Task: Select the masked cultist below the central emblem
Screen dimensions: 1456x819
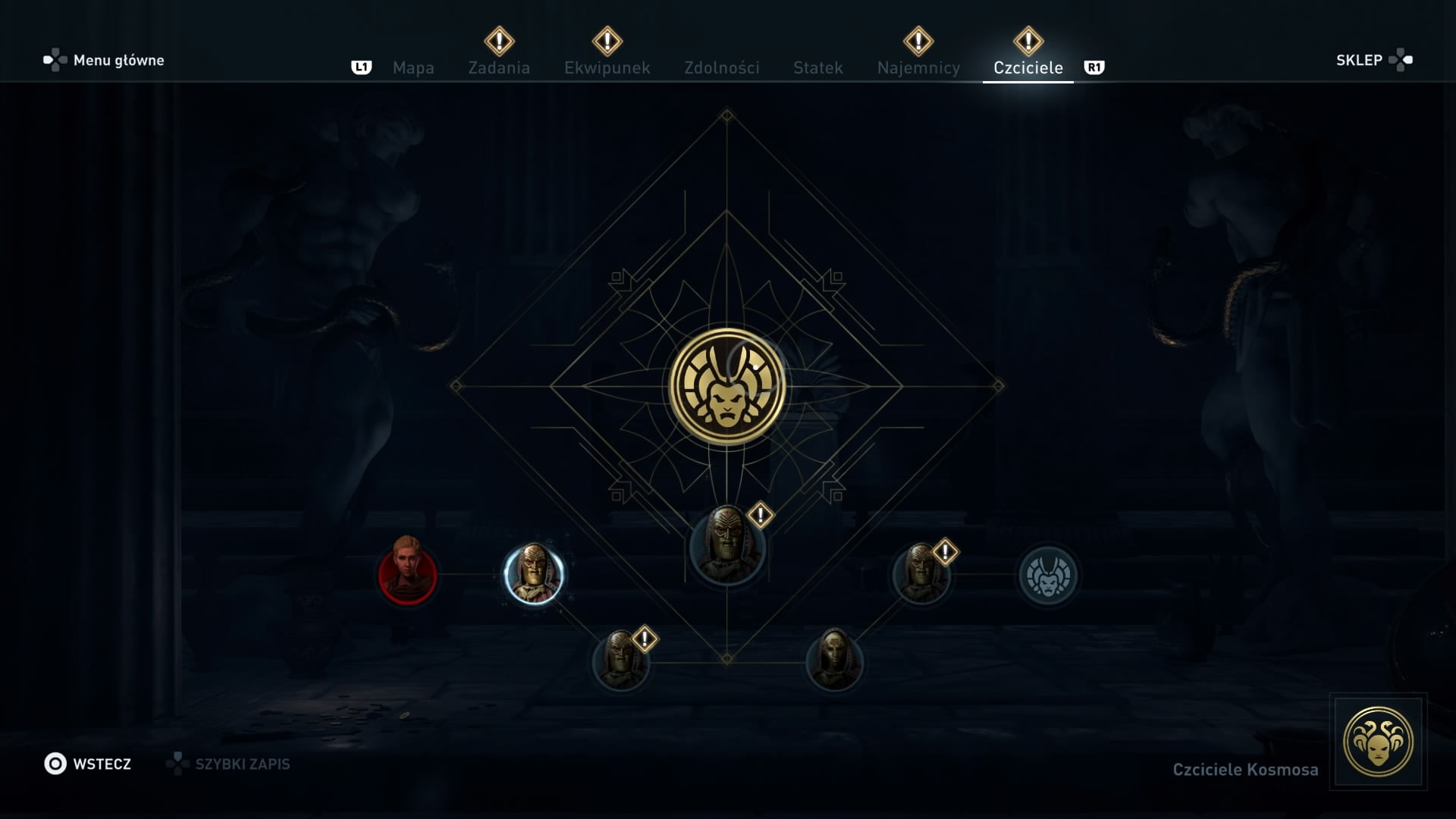Action: pos(726,546)
